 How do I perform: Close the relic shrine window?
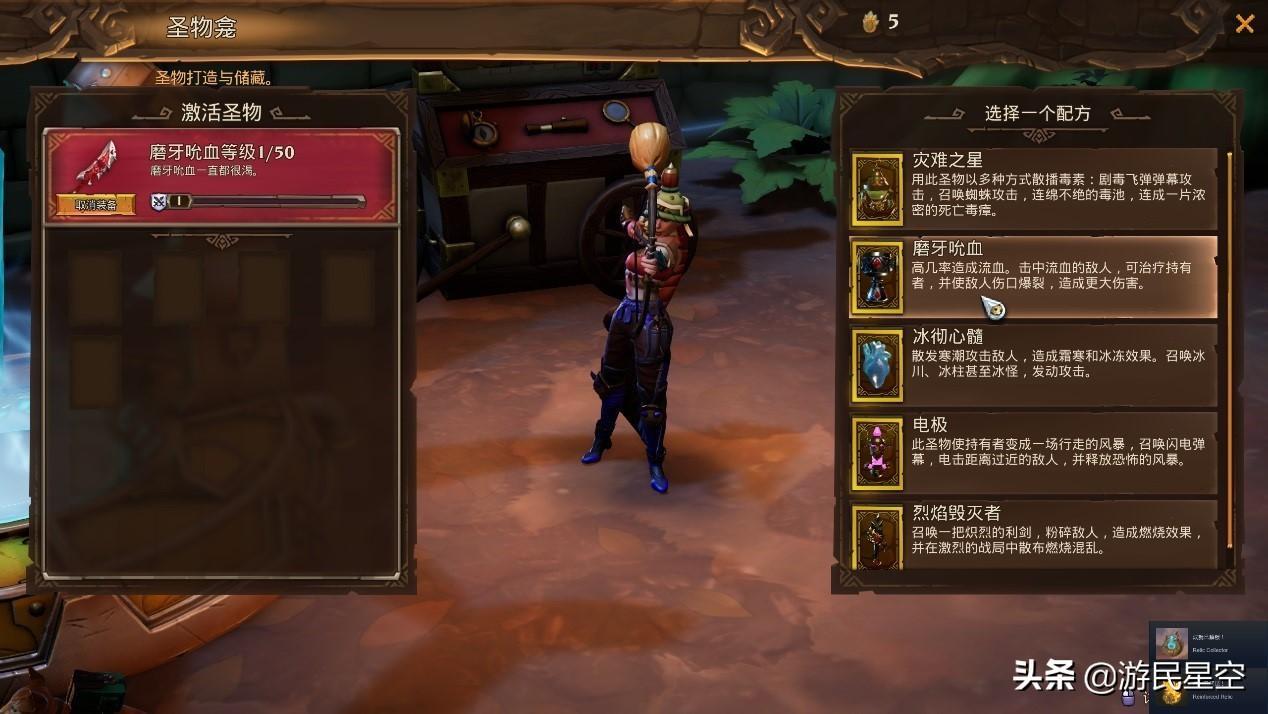[1244, 24]
